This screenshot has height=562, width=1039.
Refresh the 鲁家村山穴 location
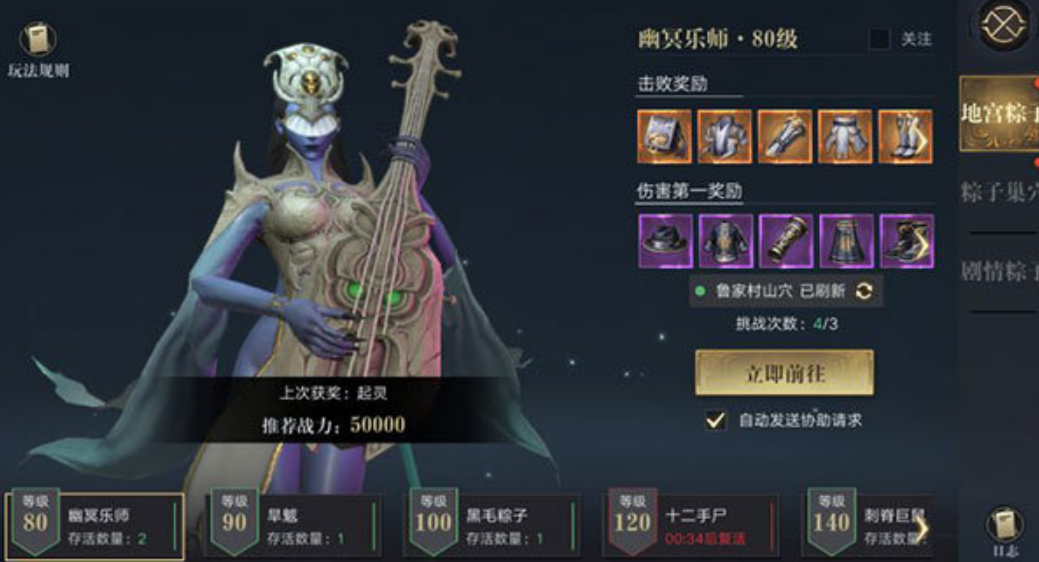tap(864, 291)
